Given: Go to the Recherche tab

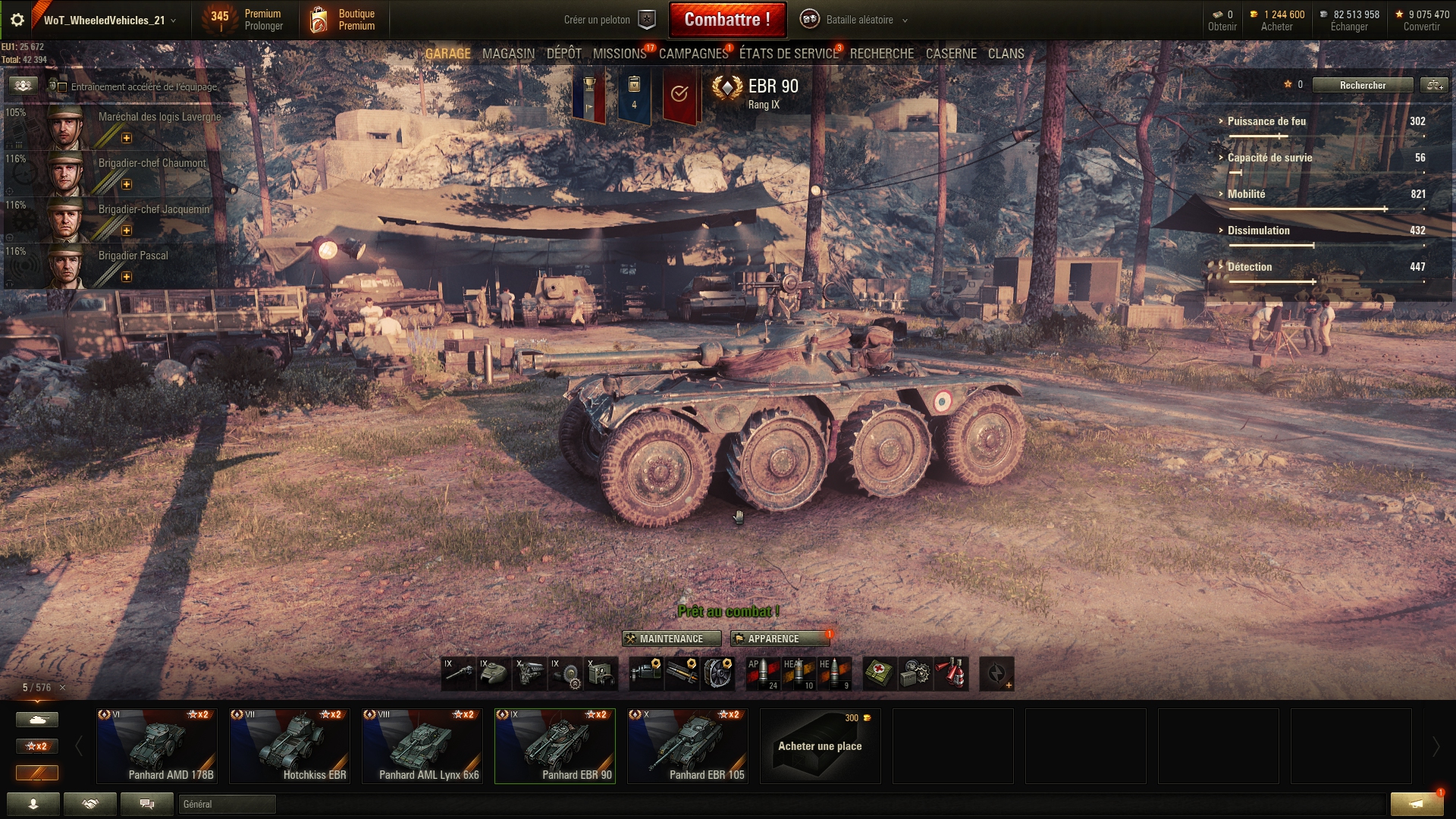Looking at the screenshot, I should [881, 54].
